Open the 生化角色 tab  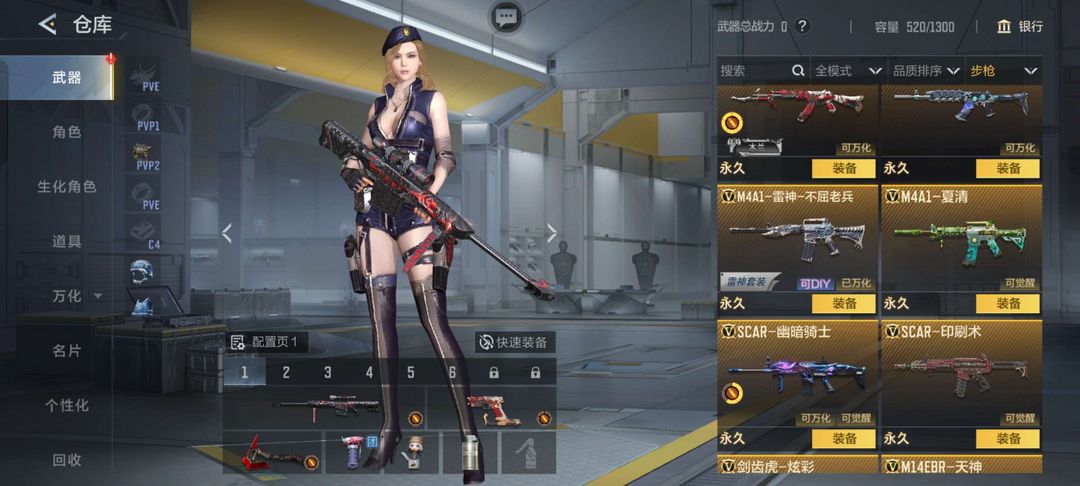coord(66,187)
